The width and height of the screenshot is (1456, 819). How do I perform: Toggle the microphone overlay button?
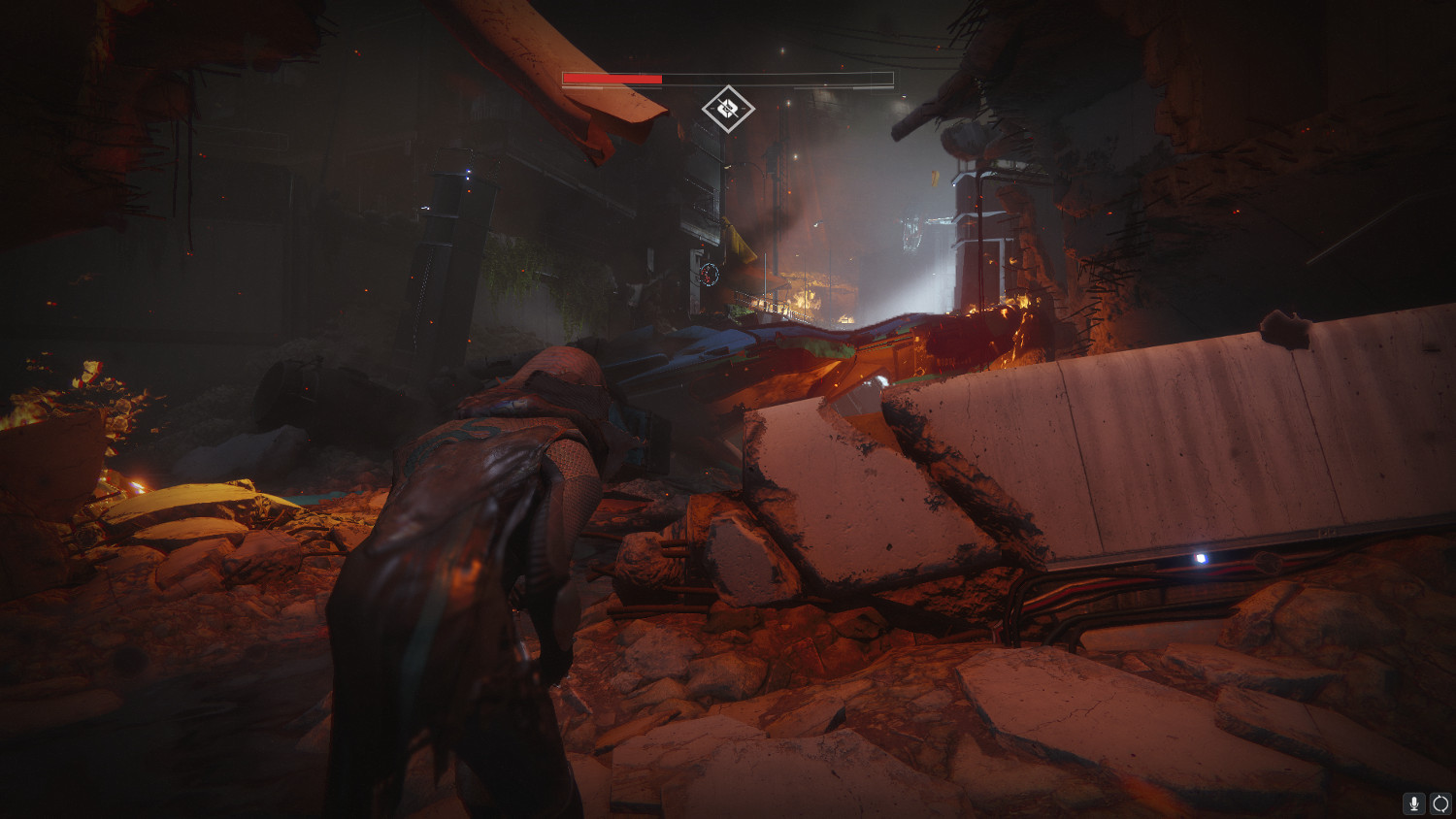pos(1414,803)
